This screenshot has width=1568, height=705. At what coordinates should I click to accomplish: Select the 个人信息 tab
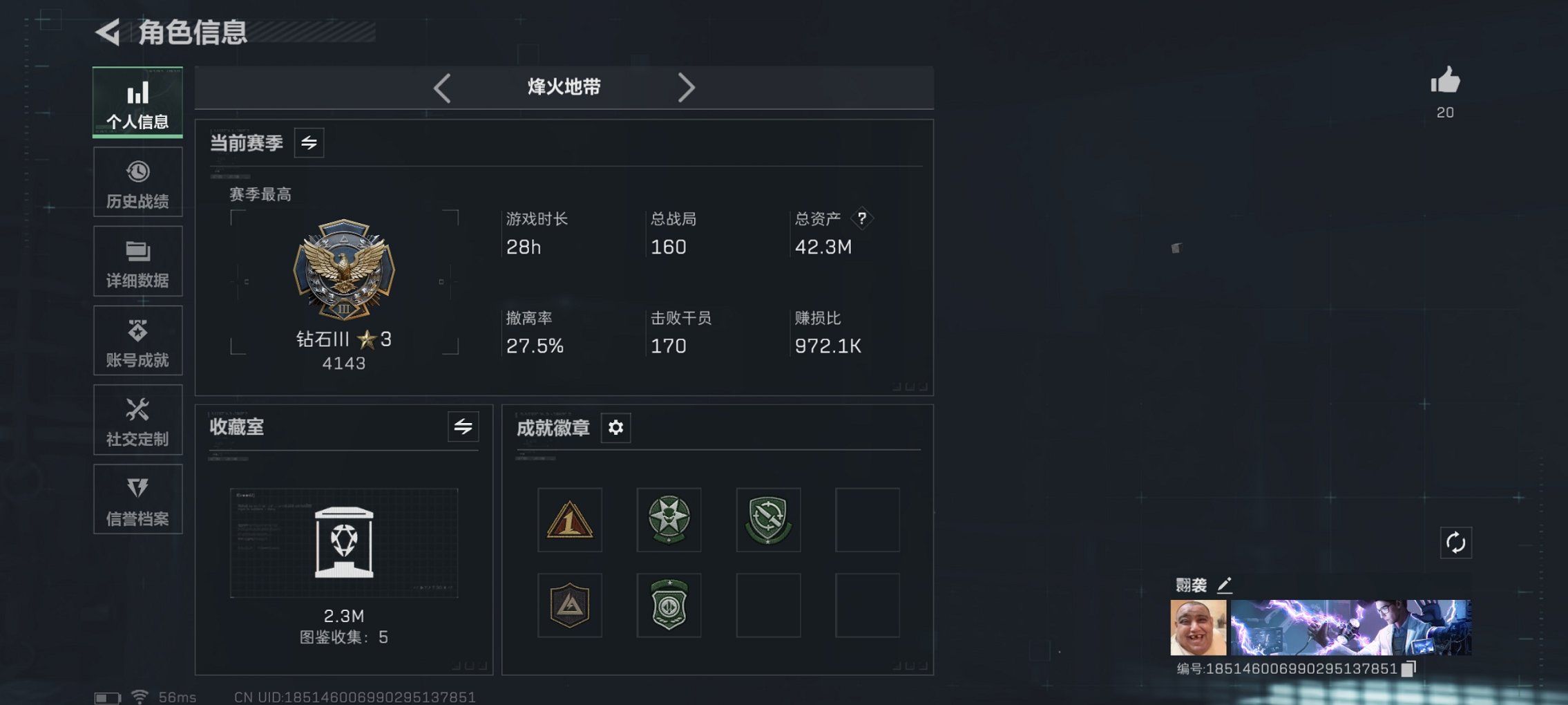point(137,102)
